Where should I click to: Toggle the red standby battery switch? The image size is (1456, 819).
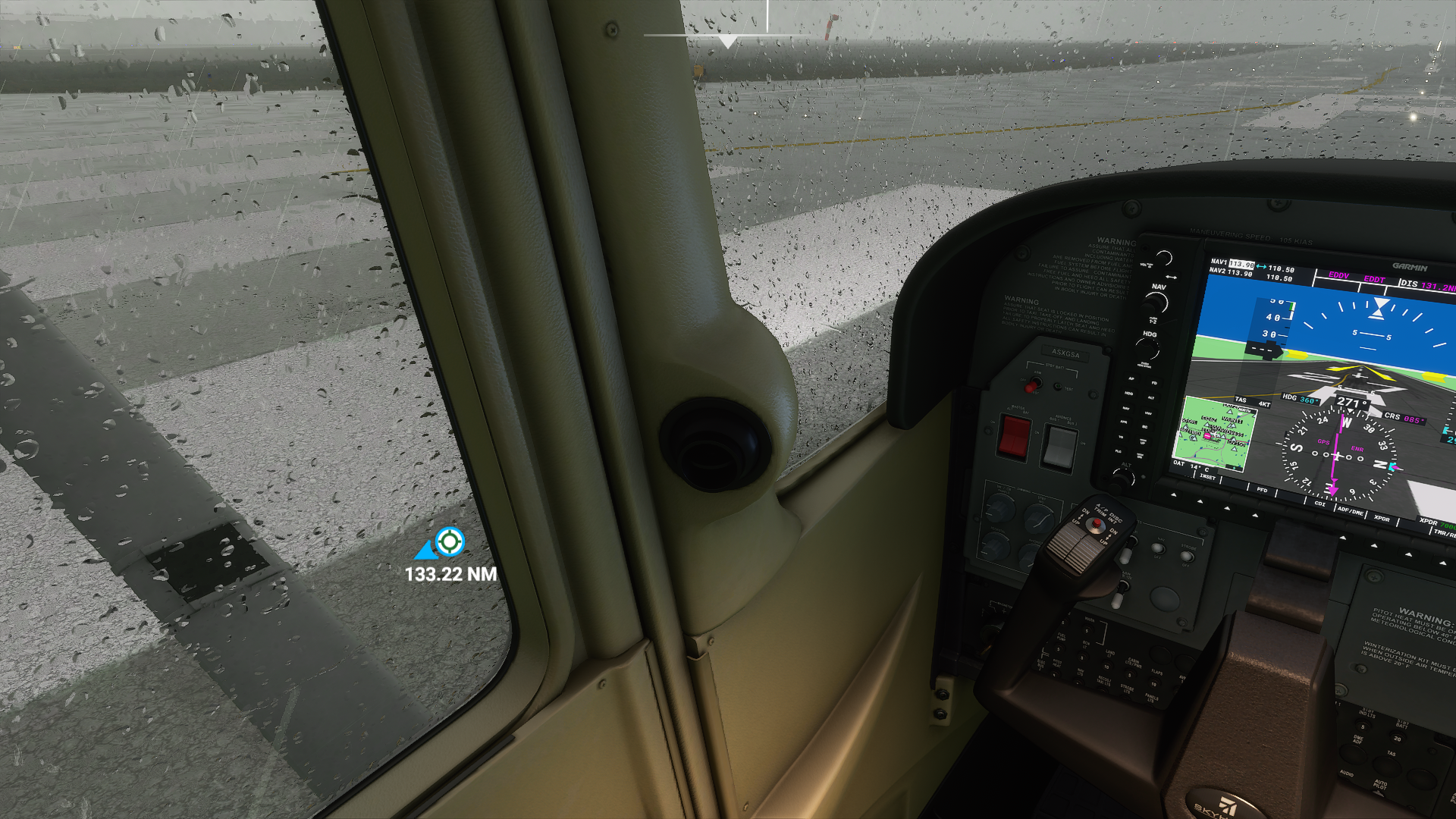coord(1031,387)
